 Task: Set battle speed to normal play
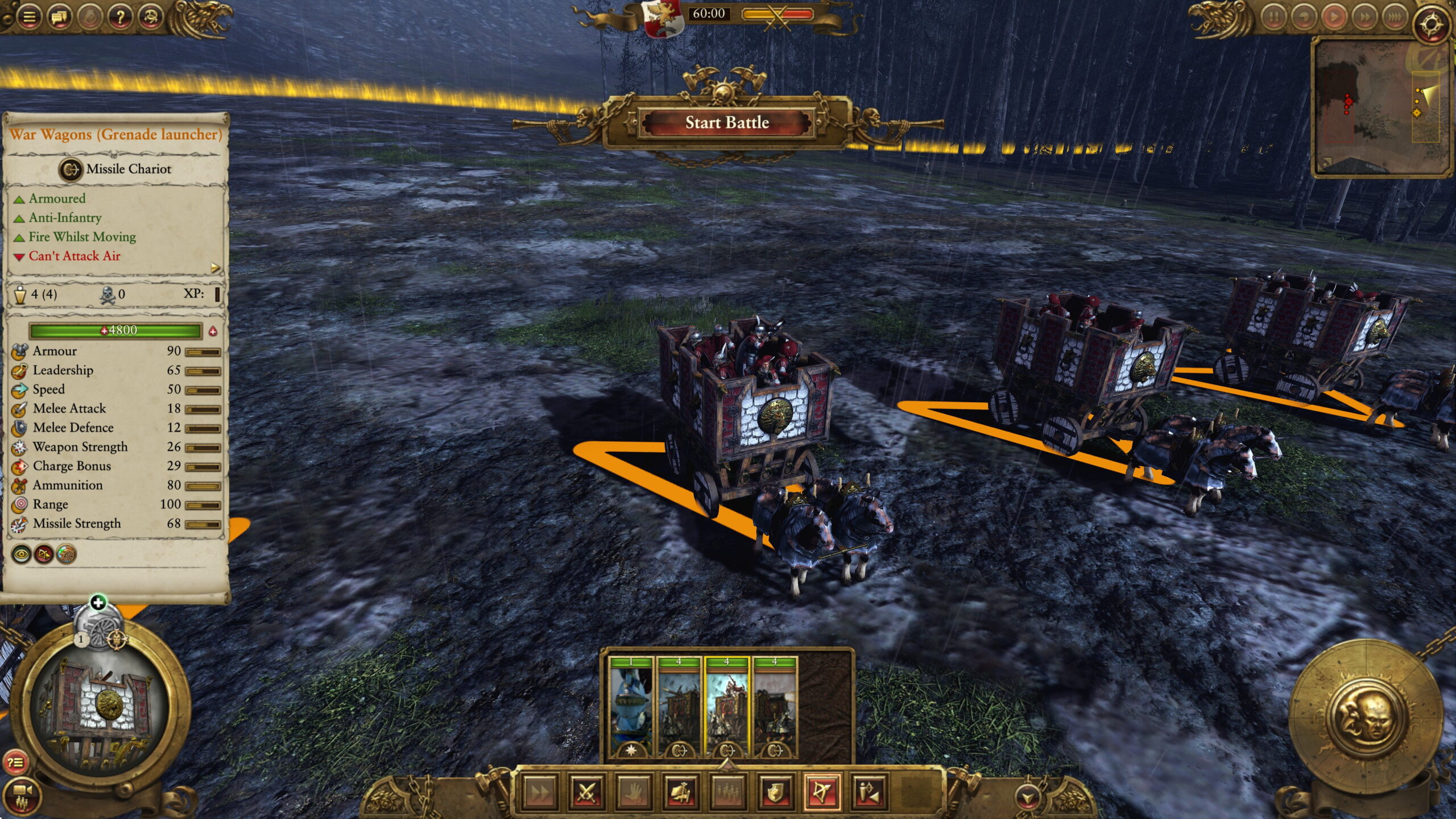1334,17
